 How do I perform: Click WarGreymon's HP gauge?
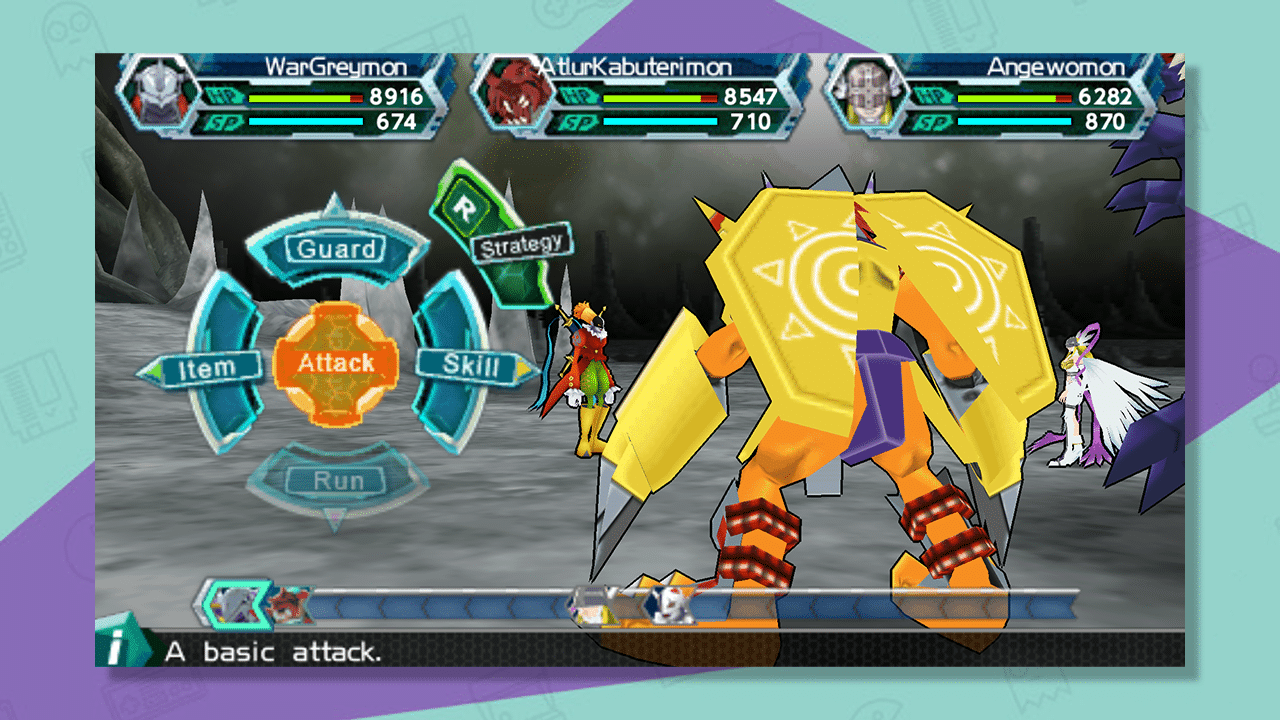[305, 99]
